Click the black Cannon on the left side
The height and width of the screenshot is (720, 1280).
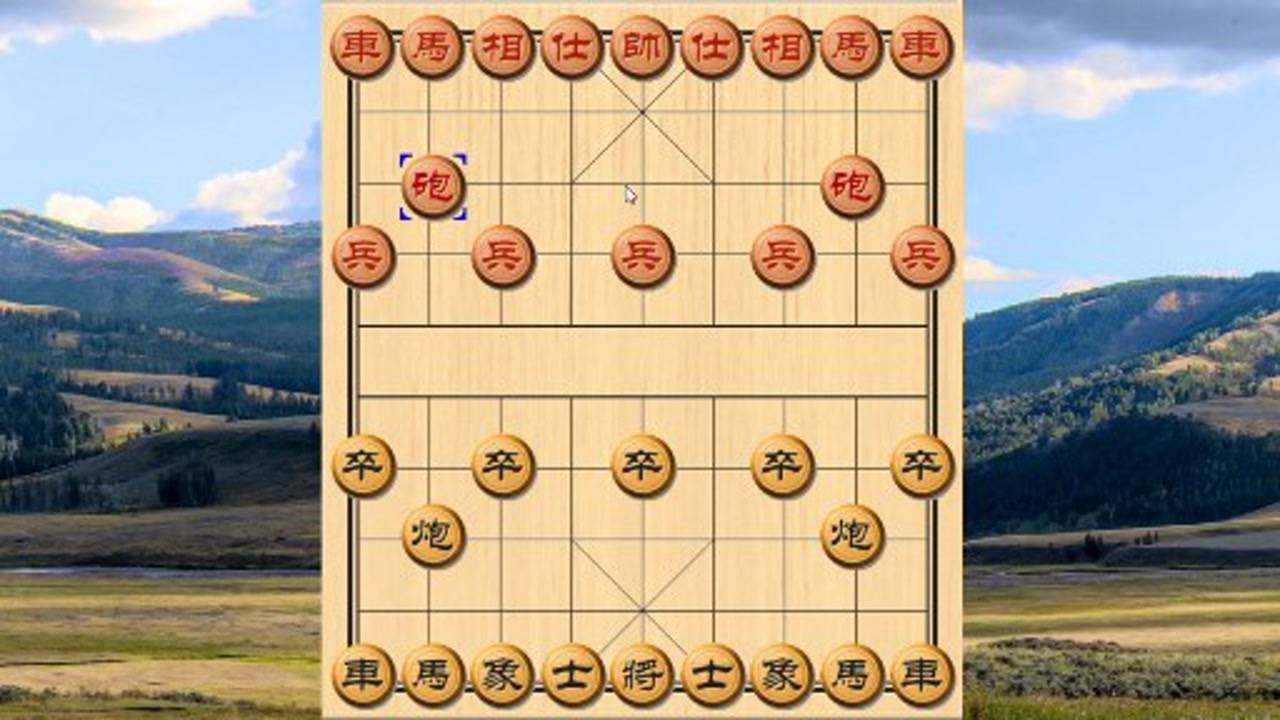(434, 535)
